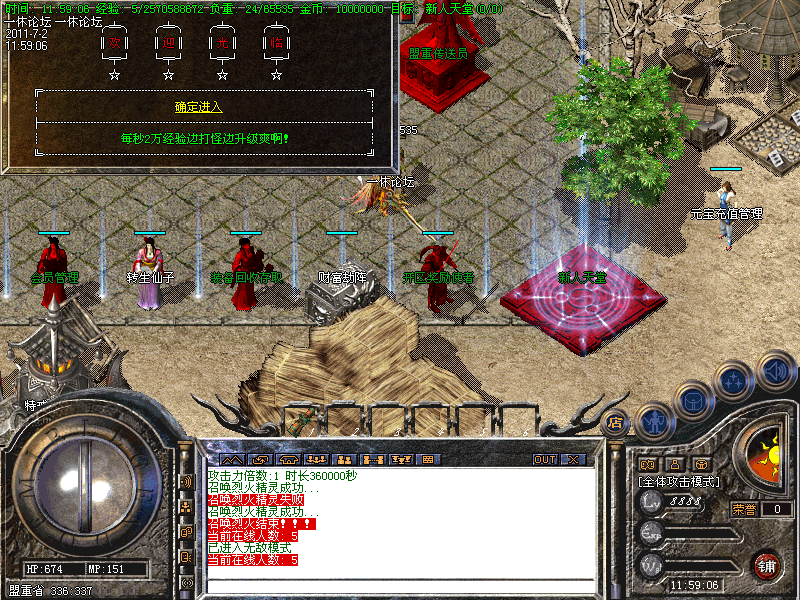Image resolution: width=800 pixels, height=600 pixels.
Task: Click the chat text input field
Action: 400,586
